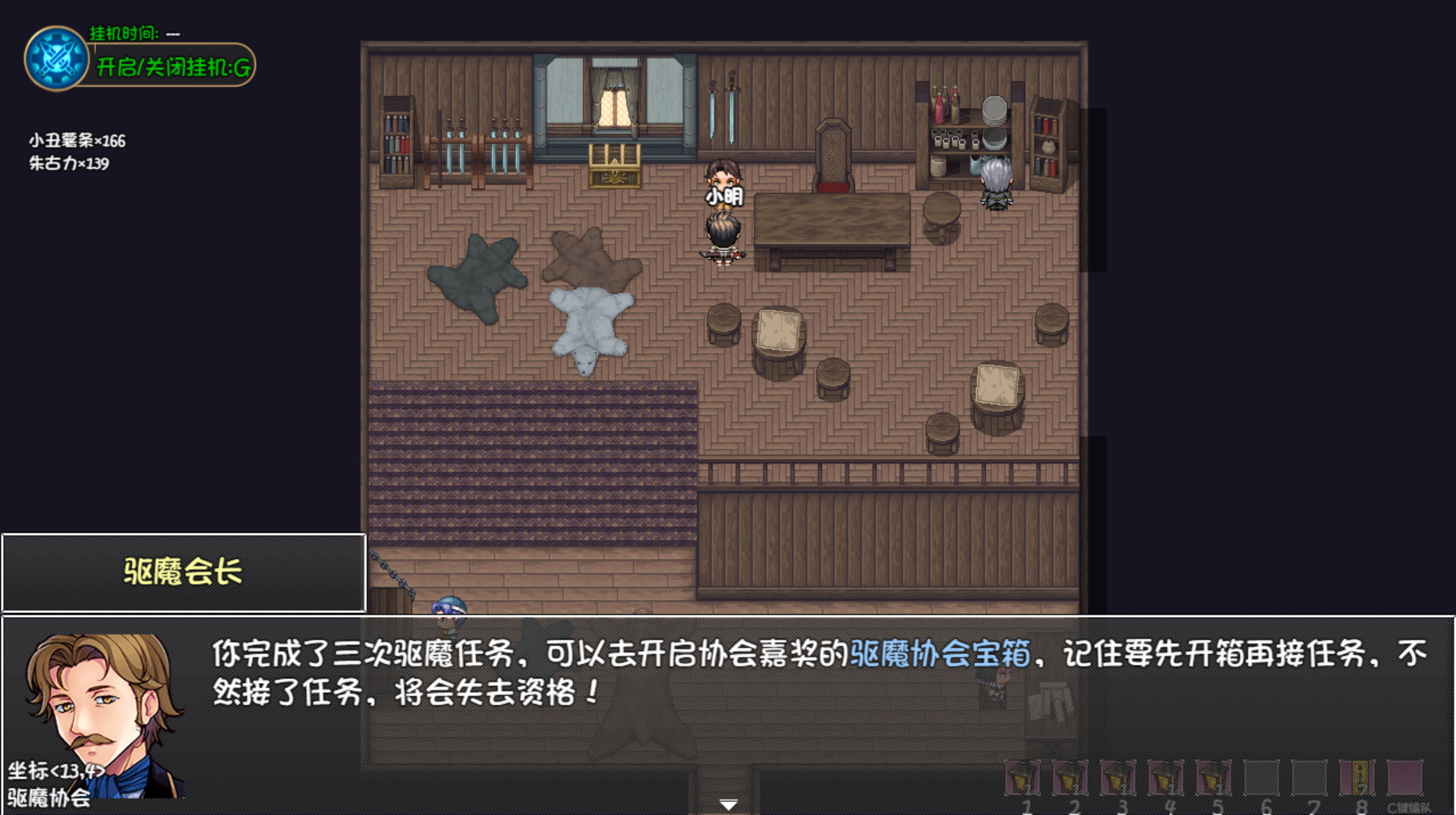Select the lantern item in hotbar slot 1
Image resolution: width=1456 pixels, height=815 pixels.
click(1023, 778)
